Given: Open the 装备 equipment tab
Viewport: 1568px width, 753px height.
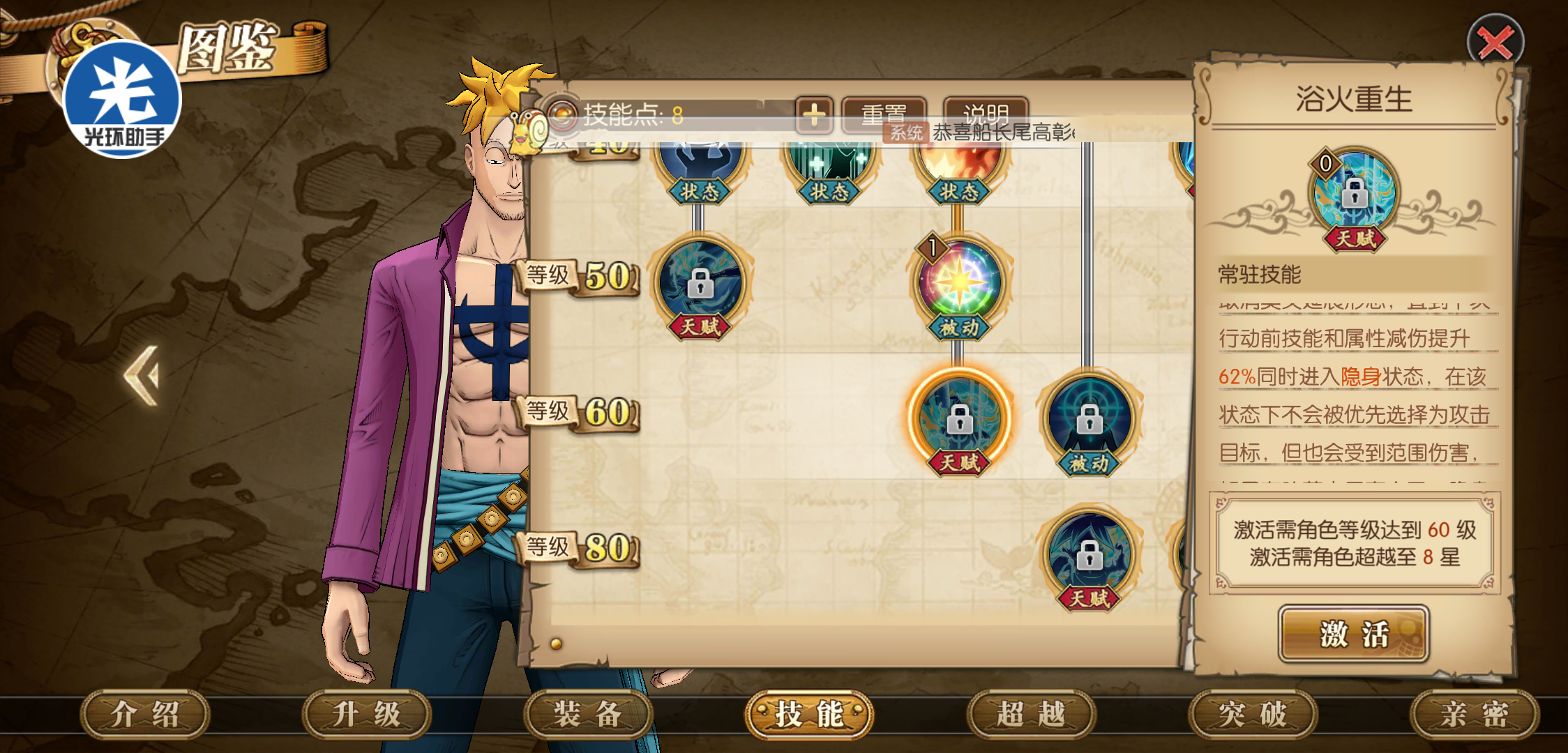Looking at the screenshot, I should click(588, 714).
